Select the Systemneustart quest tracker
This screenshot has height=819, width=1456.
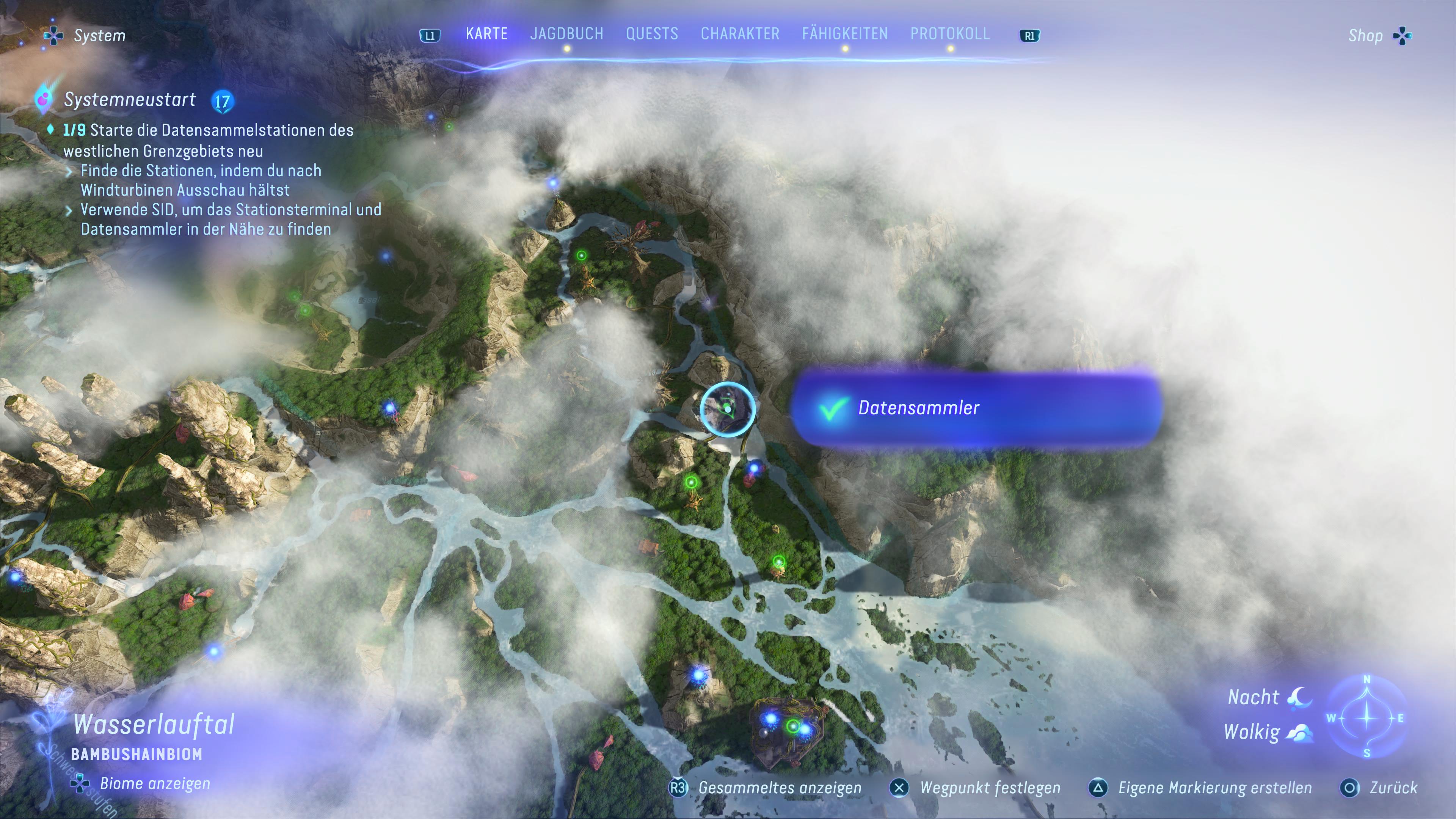129,100
